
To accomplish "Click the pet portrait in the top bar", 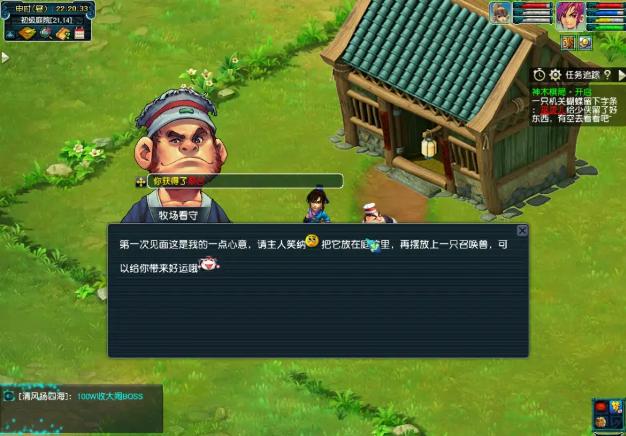I will coord(500,12).
